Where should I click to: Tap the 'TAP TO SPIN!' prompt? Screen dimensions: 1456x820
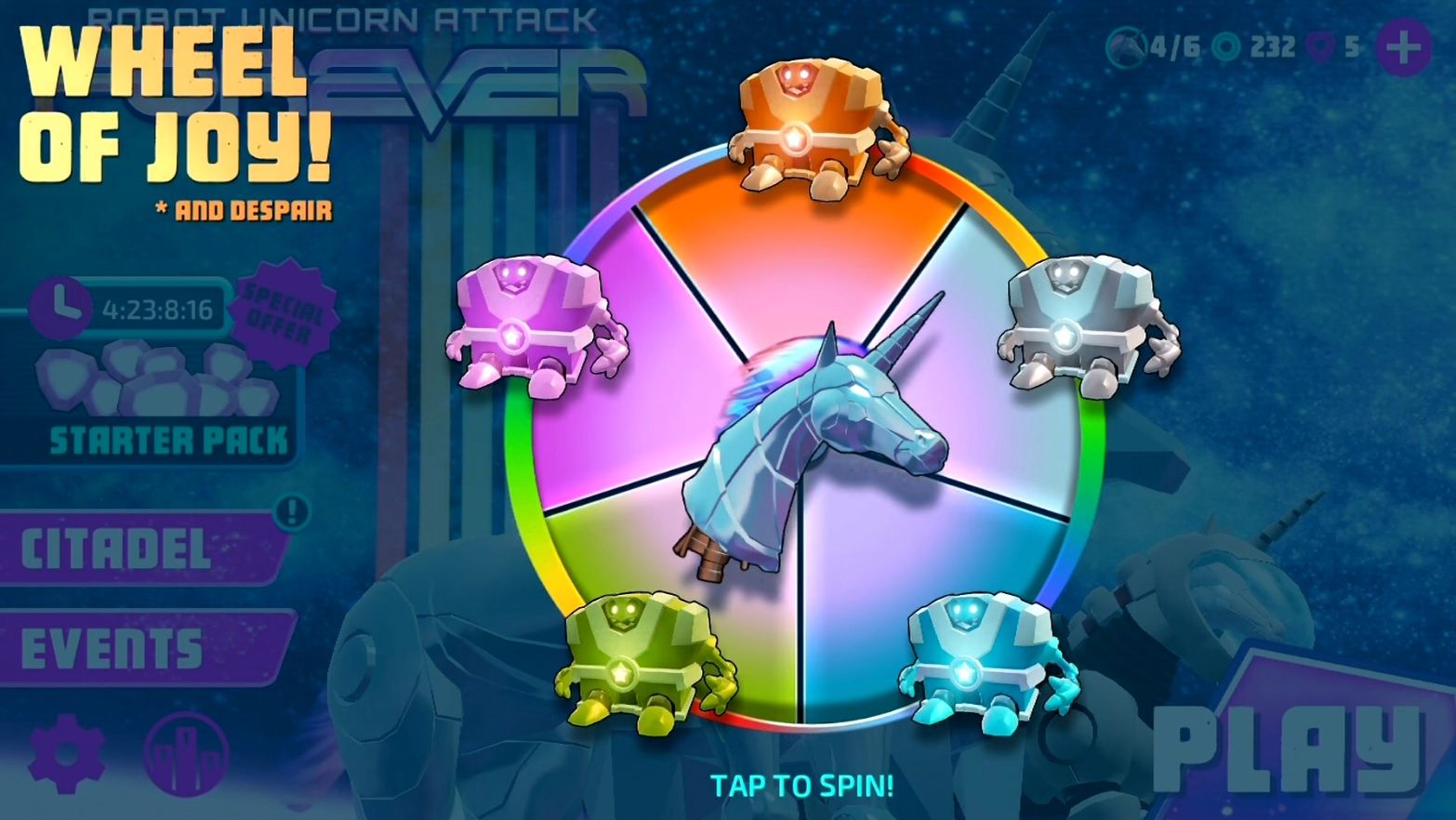click(x=801, y=786)
